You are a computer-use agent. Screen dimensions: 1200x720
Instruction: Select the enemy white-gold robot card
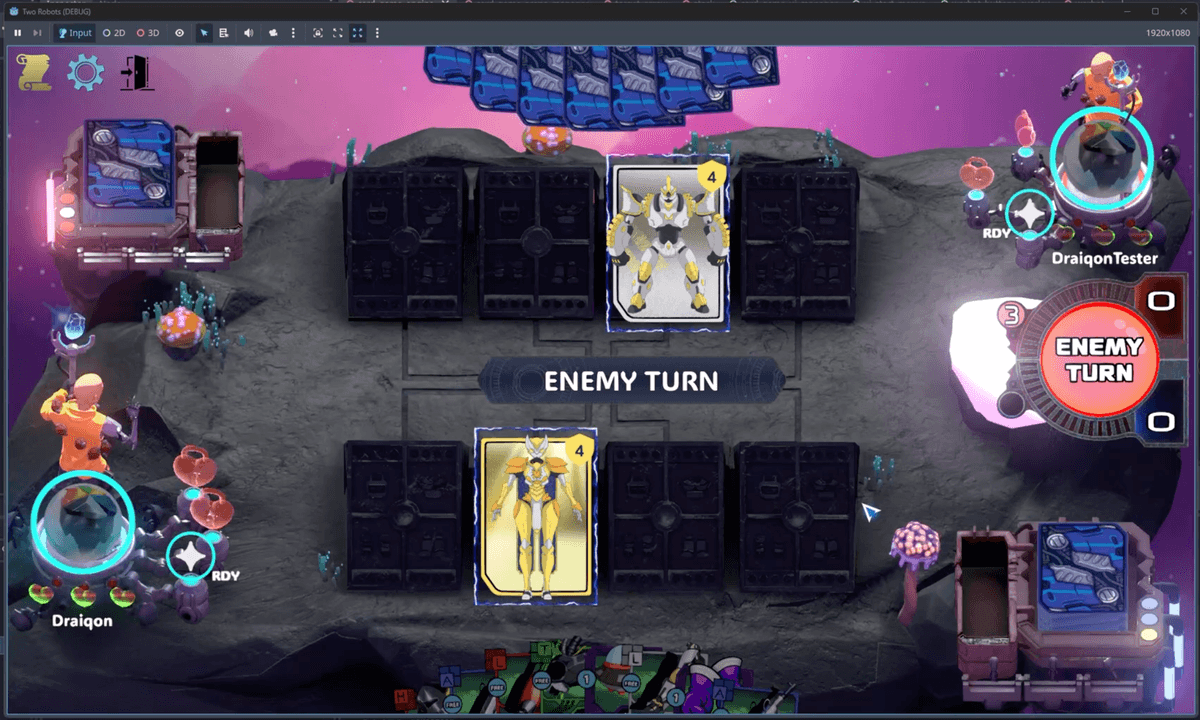668,243
